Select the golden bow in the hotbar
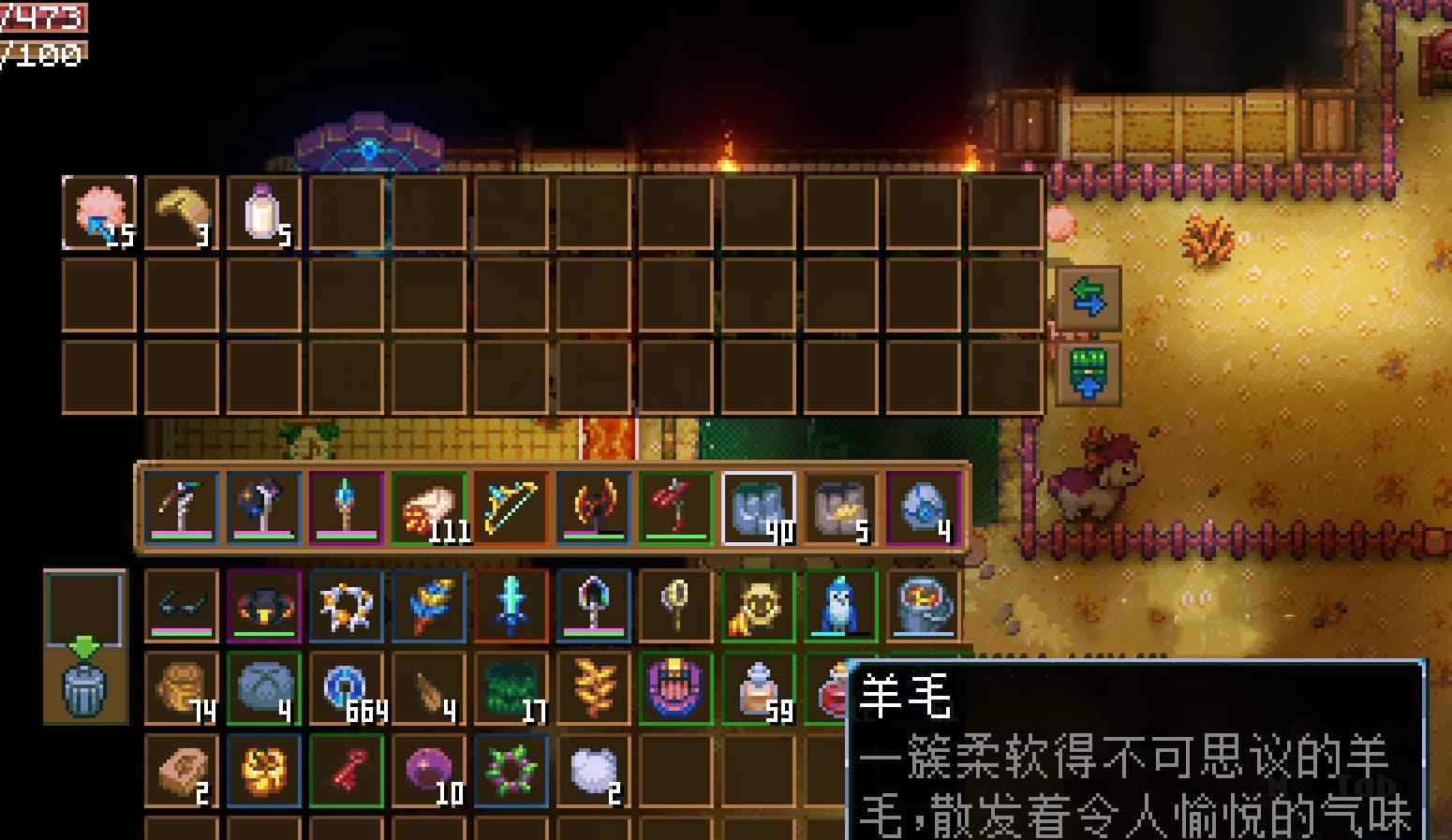 click(x=511, y=506)
